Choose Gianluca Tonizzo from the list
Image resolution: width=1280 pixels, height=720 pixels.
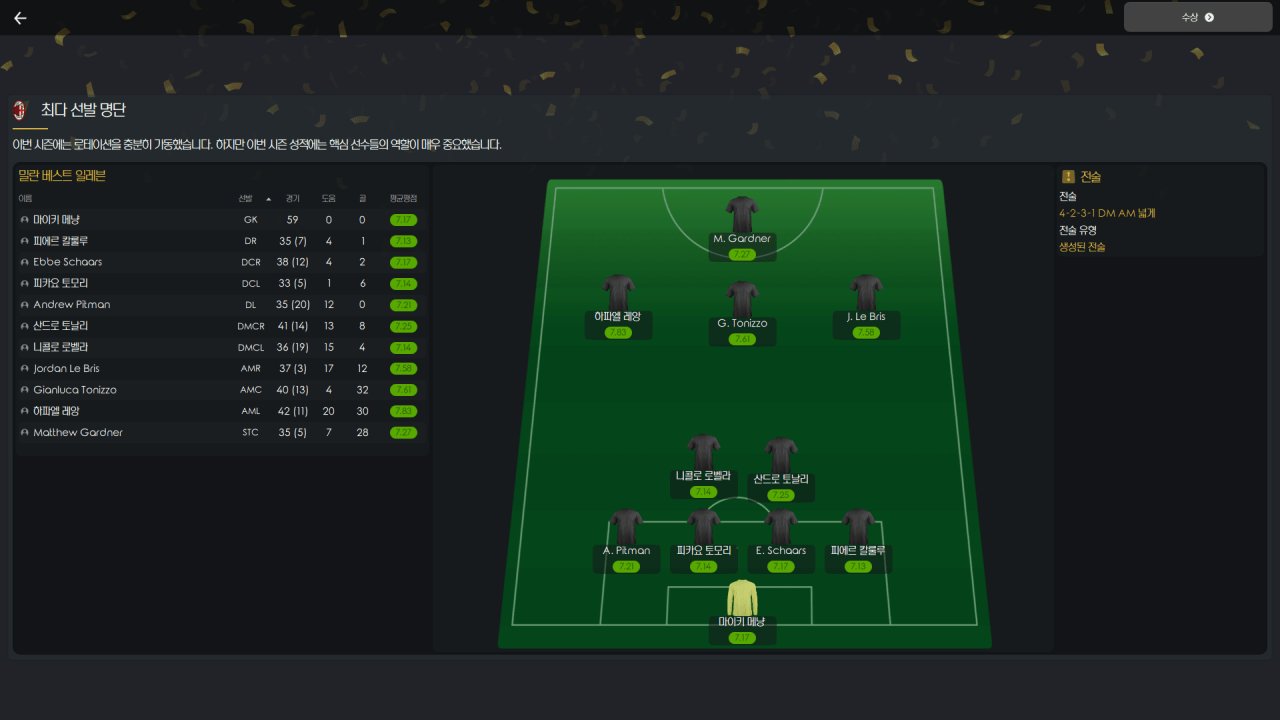pyautogui.click(x=75, y=390)
